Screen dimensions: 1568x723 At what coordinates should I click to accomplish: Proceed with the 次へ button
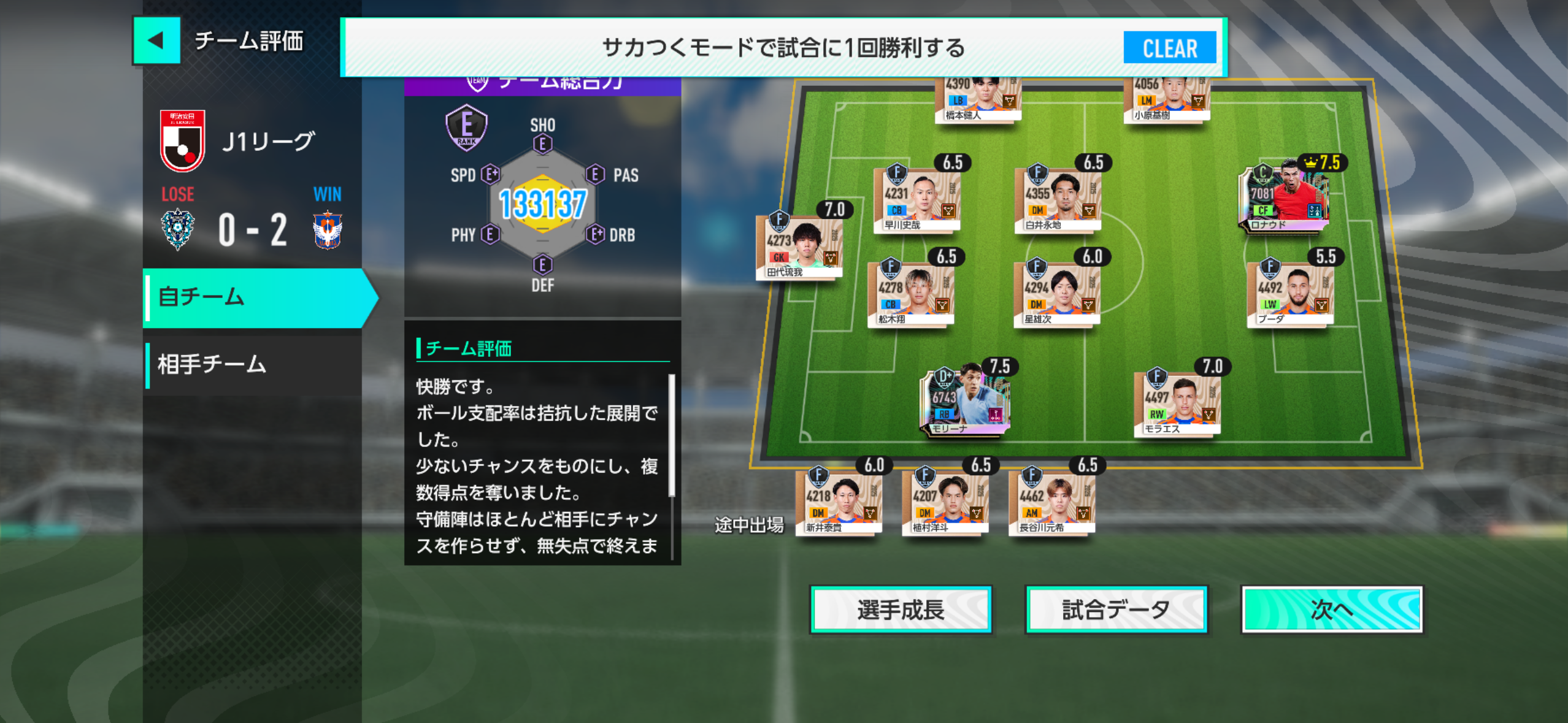pos(1331,610)
